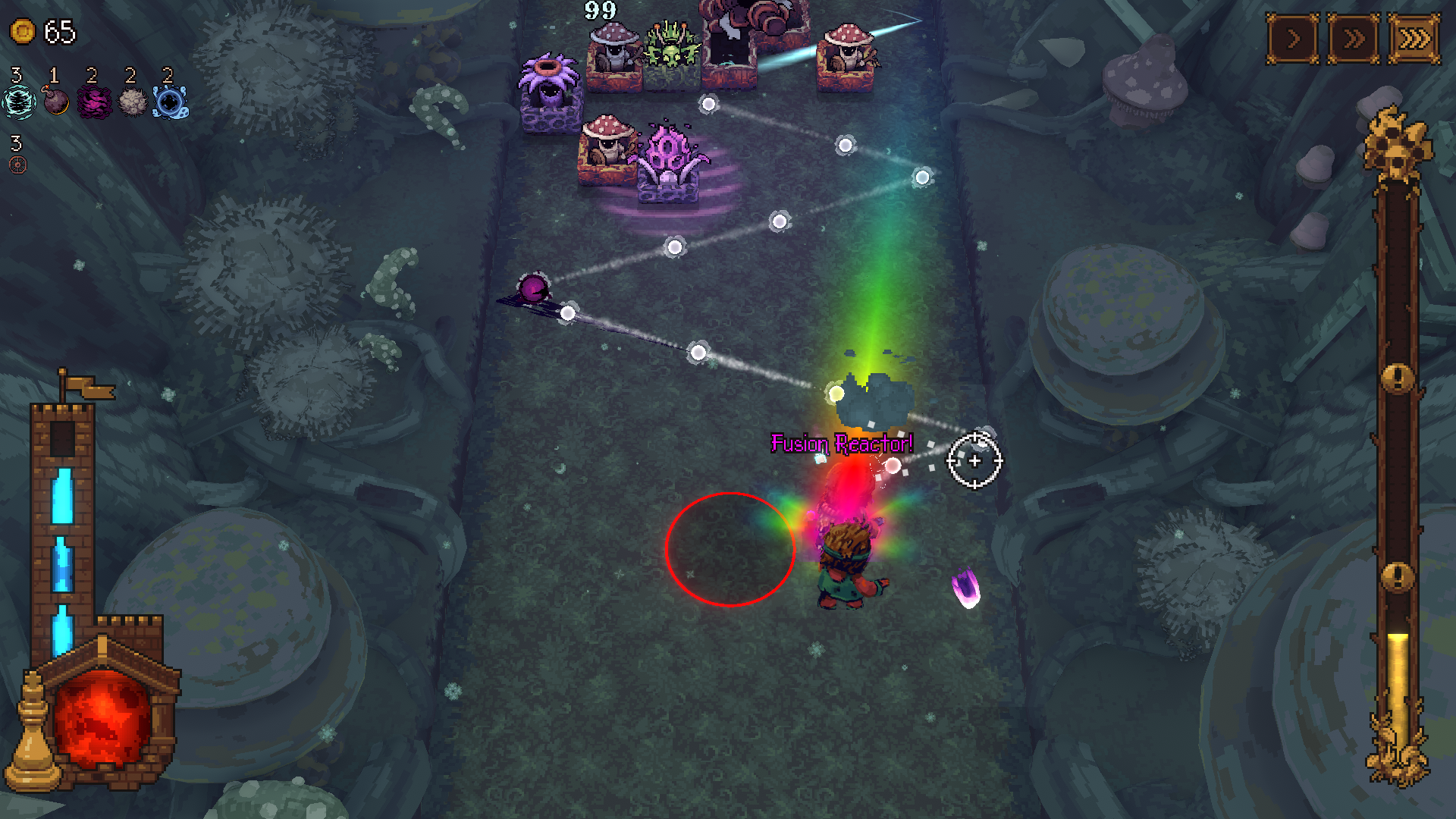Select the triple-arrow fastest speed button

pos(1414,38)
